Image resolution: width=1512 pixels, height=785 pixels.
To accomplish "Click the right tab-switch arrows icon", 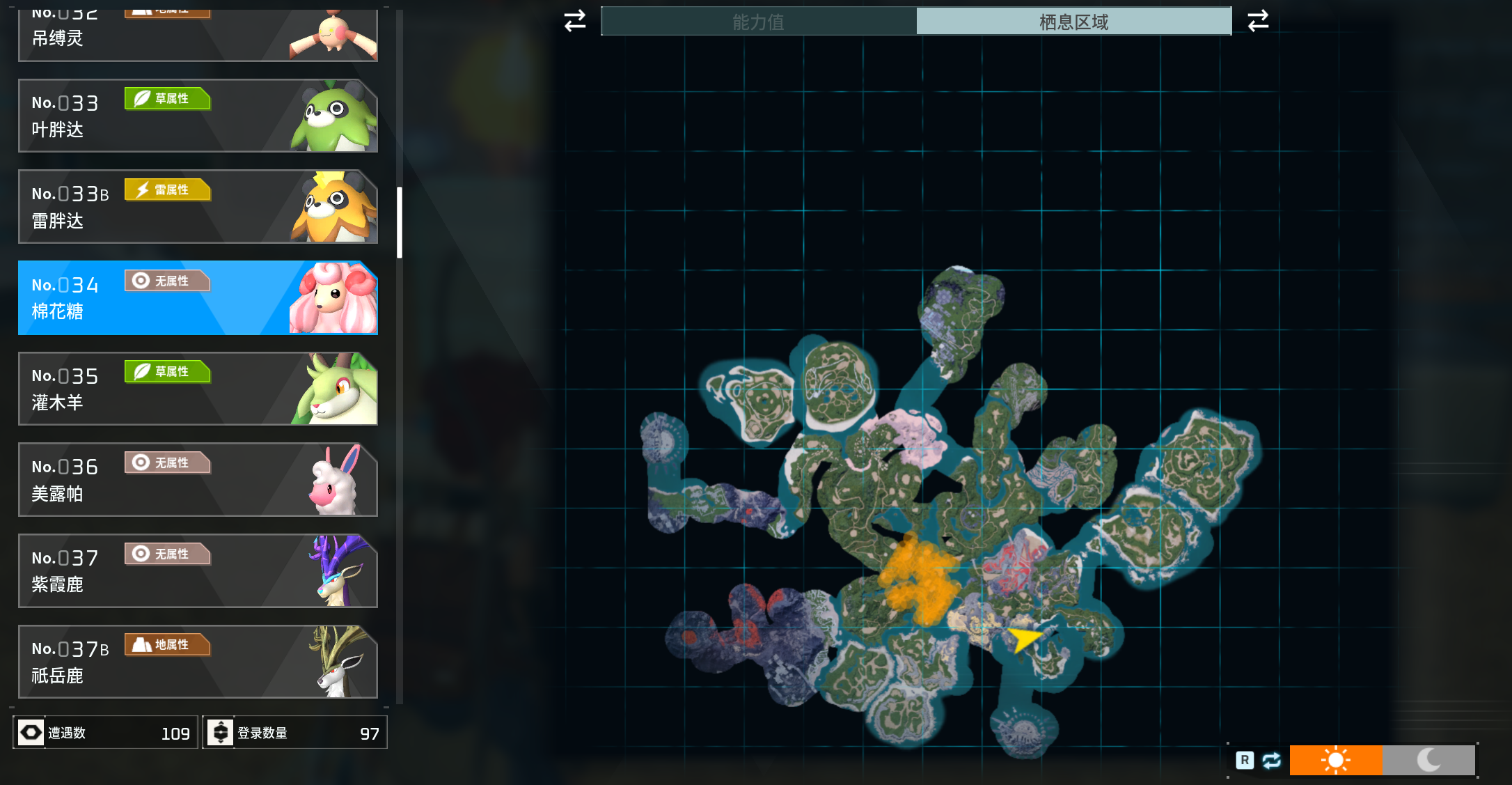I will [x=1258, y=21].
